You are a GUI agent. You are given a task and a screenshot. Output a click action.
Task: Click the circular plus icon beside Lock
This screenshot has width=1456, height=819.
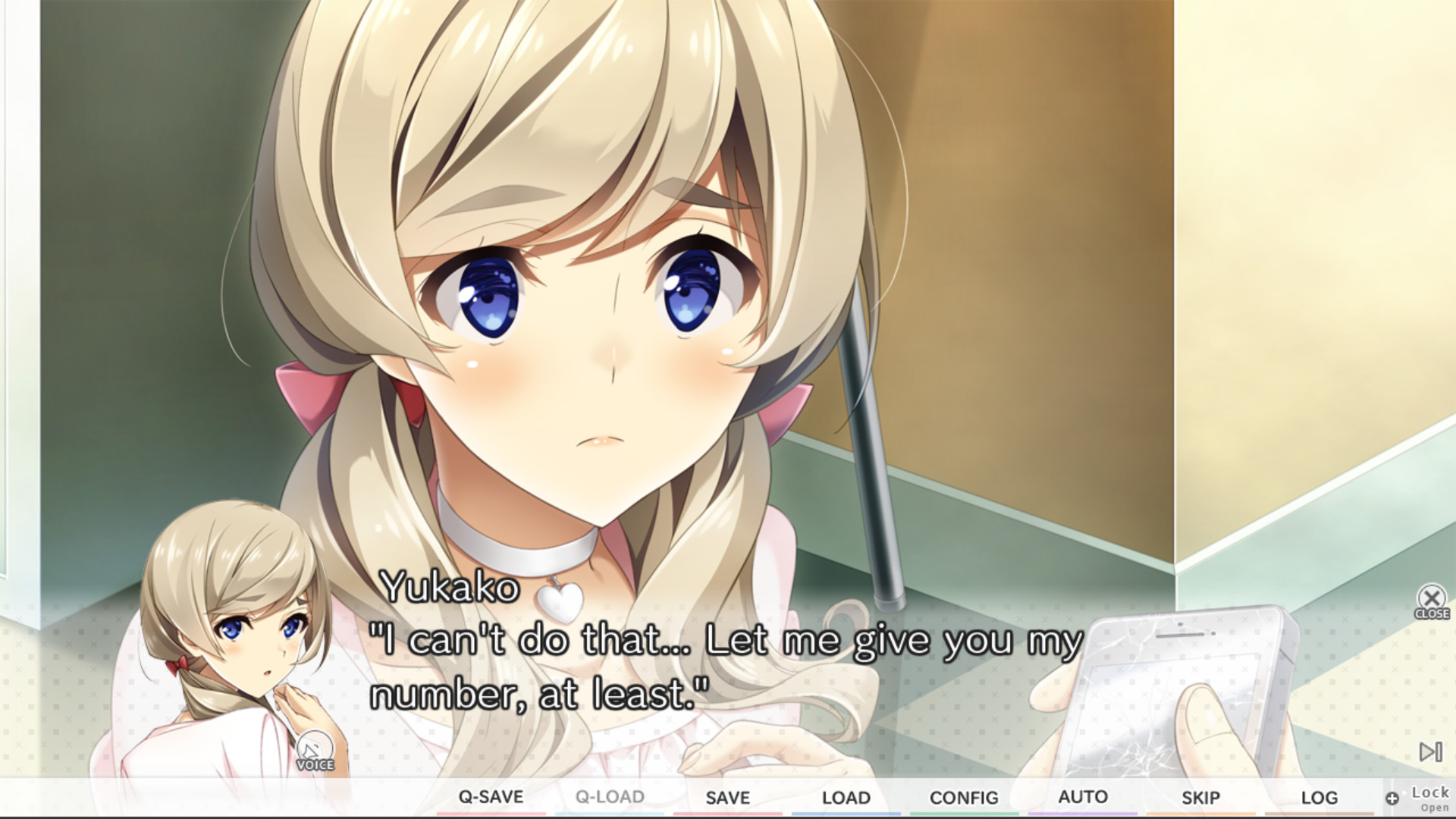pos(1392,798)
